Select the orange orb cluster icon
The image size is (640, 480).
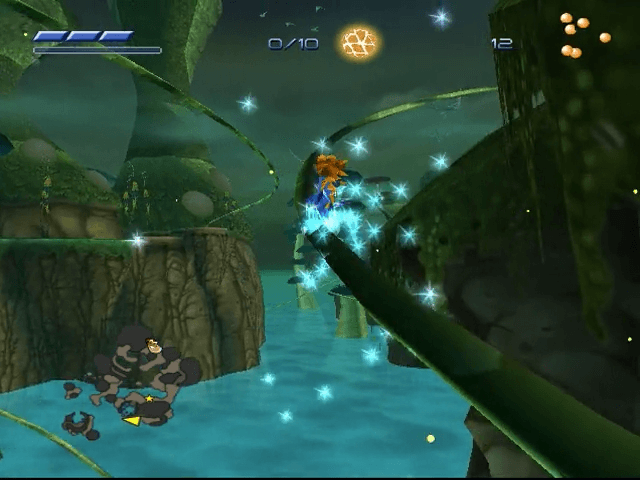(x=581, y=35)
